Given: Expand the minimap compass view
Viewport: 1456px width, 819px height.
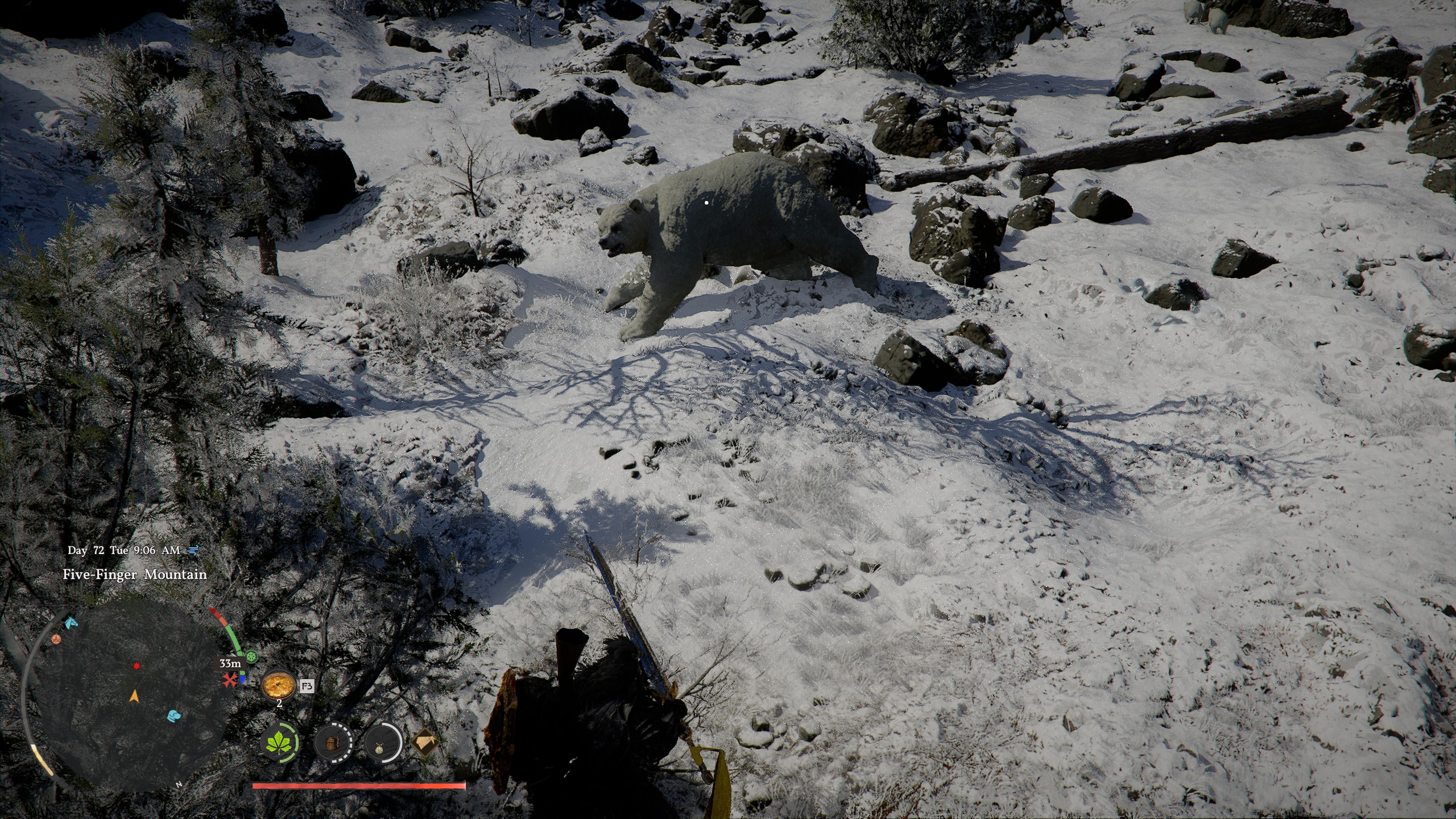Looking at the screenshot, I should tap(179, 785).
